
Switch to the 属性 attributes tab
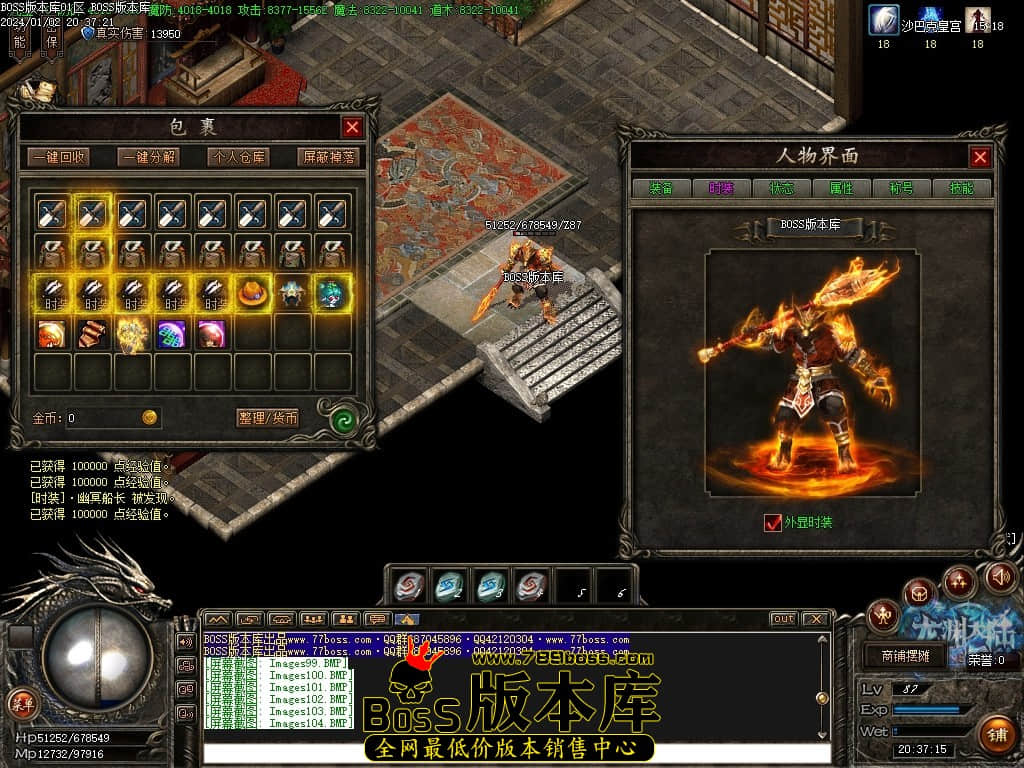point(841,188)
